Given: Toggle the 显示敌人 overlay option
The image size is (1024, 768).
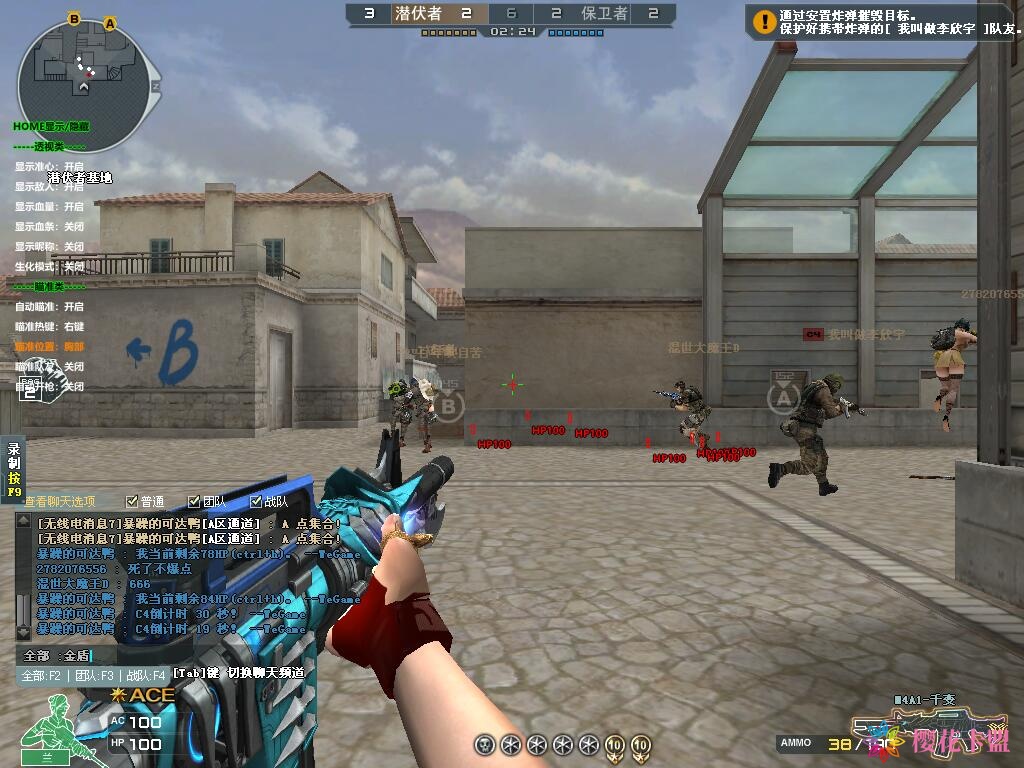Looking at the screenshot, I should (49, 186).
